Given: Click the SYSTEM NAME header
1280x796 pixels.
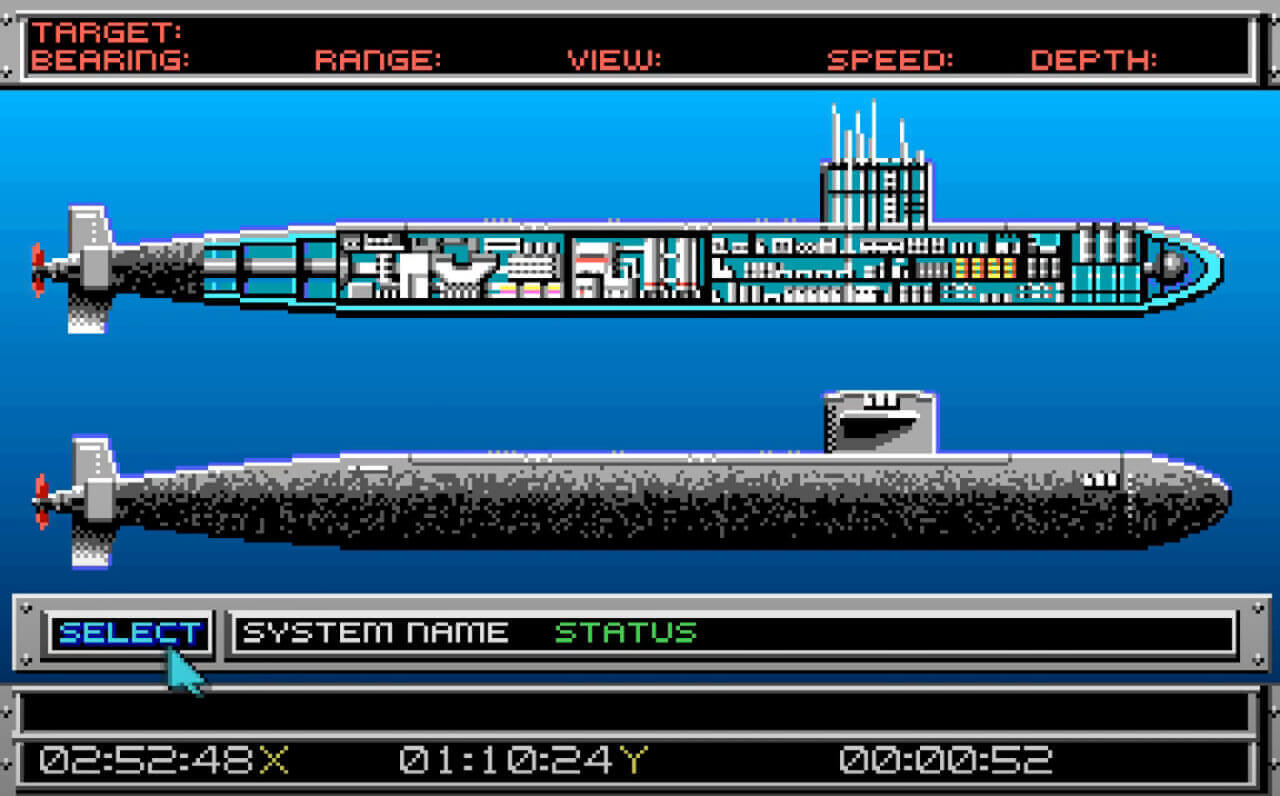Looking at the screenshot, I should coord(377,632).
